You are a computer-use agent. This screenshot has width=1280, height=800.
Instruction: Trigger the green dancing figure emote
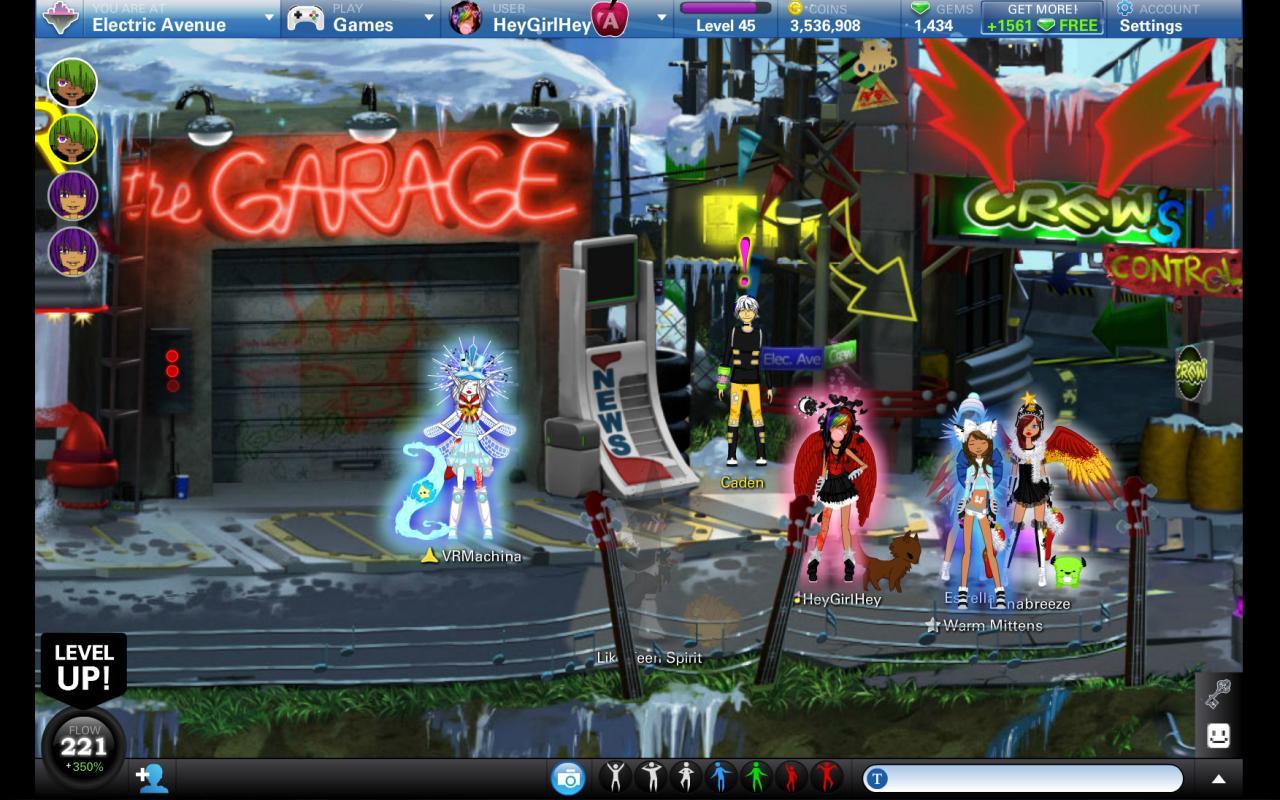click(x=756, y=777)
